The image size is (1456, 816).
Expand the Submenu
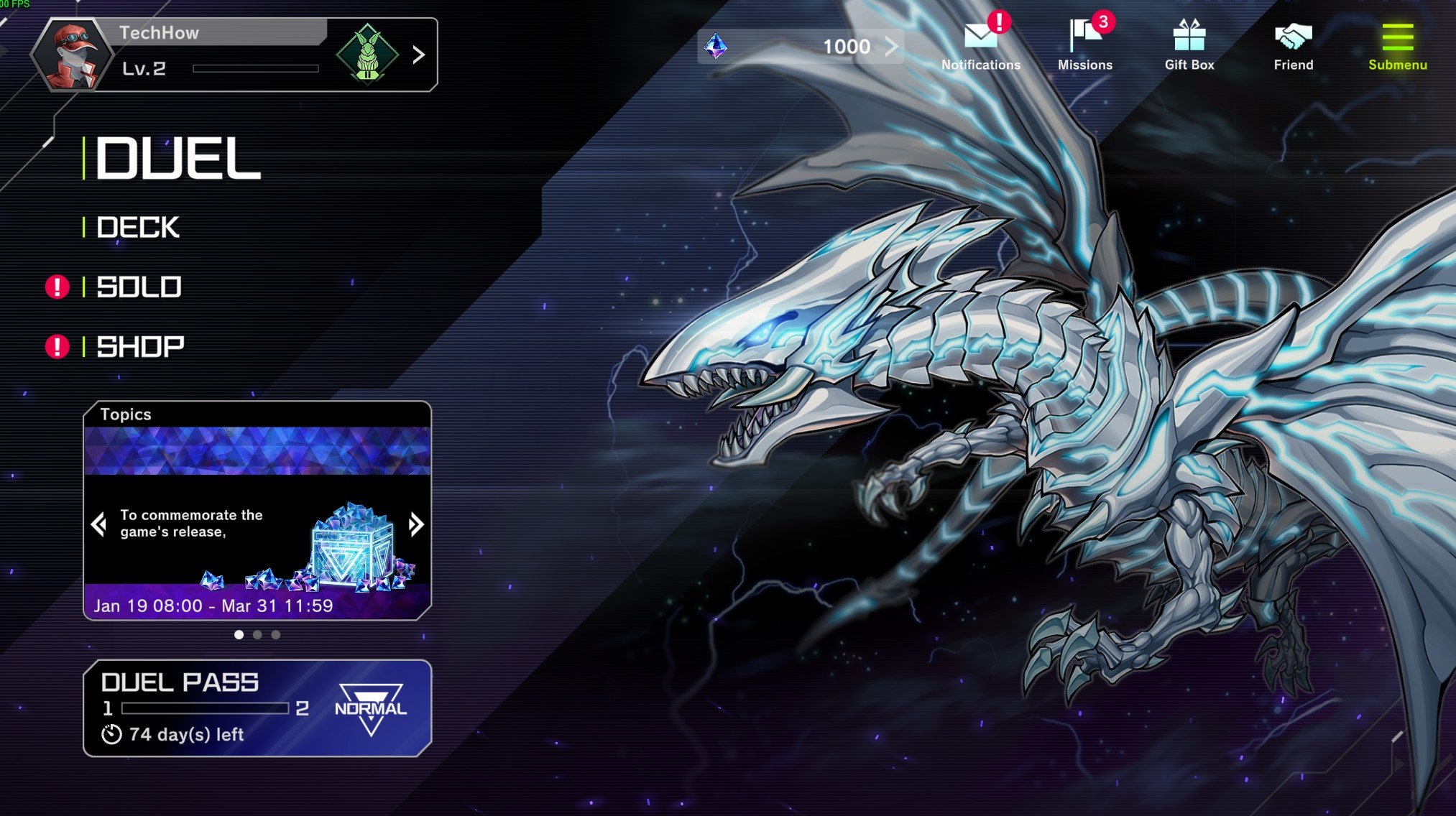click(1397, 45)
